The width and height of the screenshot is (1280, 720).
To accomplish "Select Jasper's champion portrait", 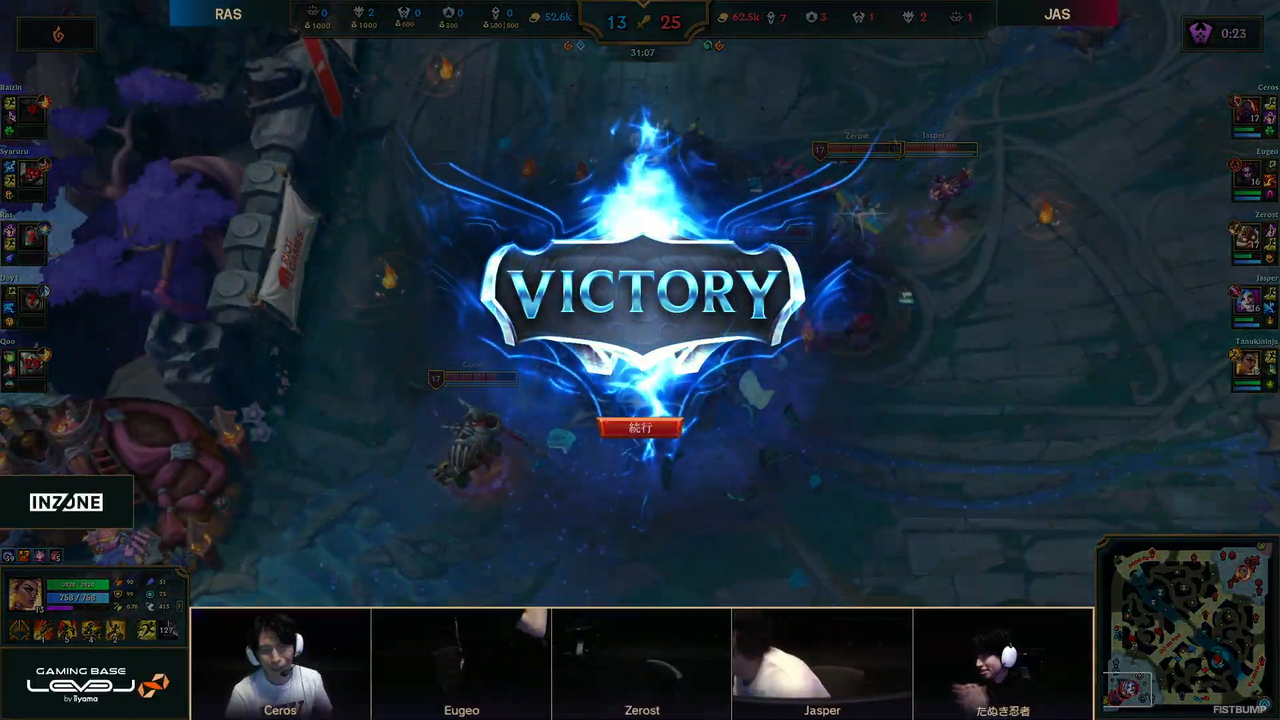I will point(1246,300).
